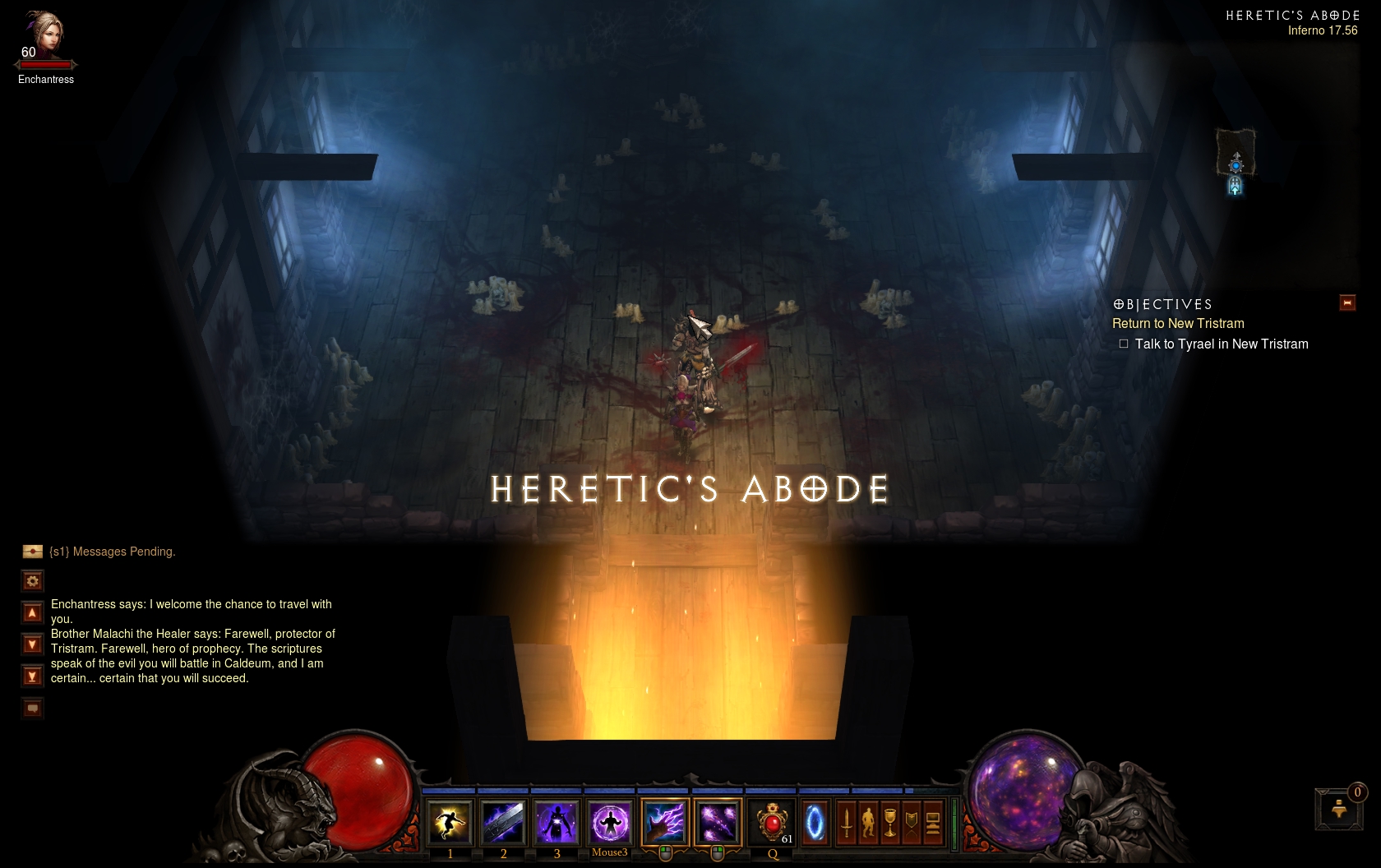Use the purple blade skill in slot 2
Viewport: 1381px width, 868px height.
click(x=503, y=823)
